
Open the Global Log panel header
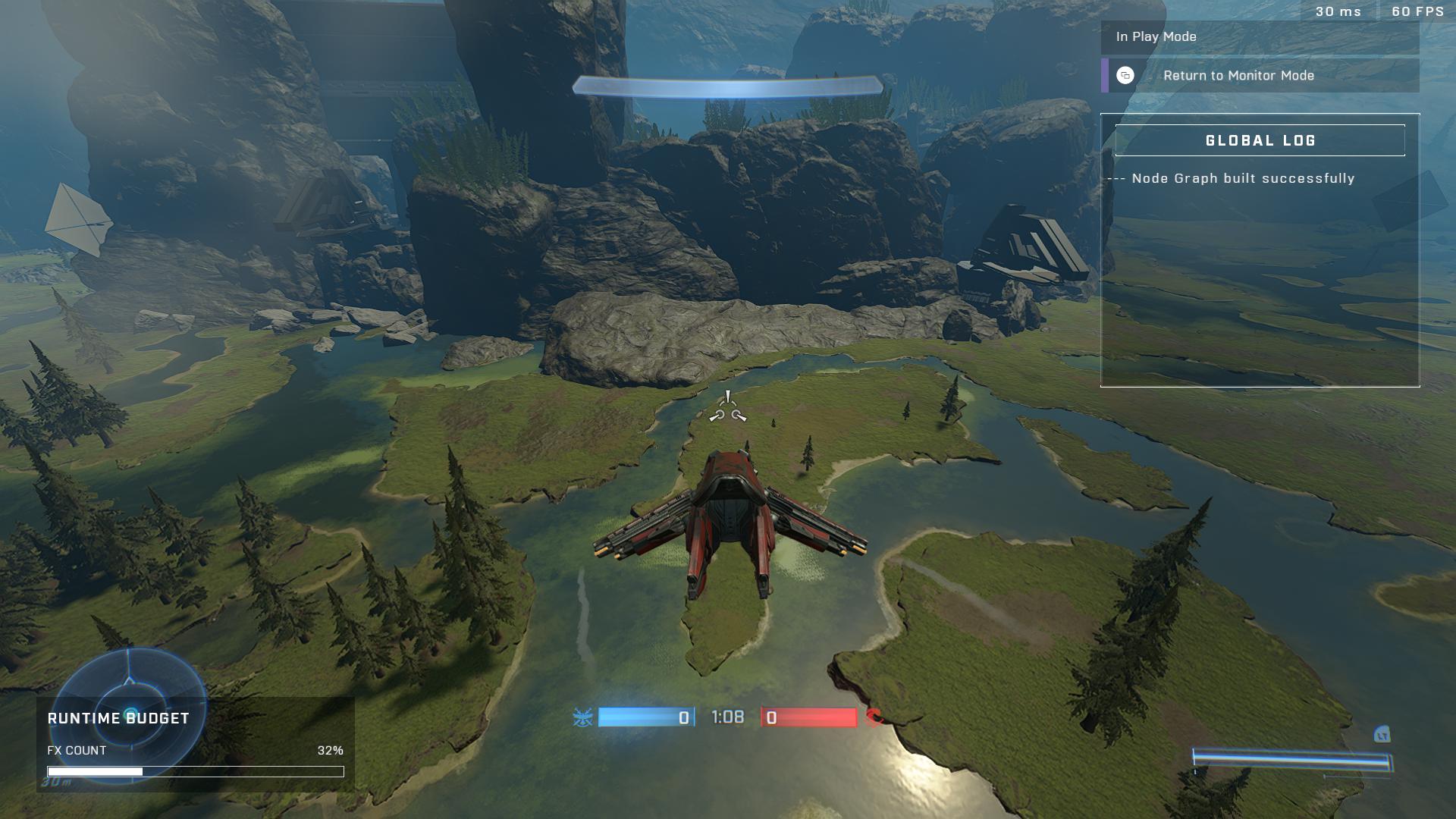[x=1260, y=140]
